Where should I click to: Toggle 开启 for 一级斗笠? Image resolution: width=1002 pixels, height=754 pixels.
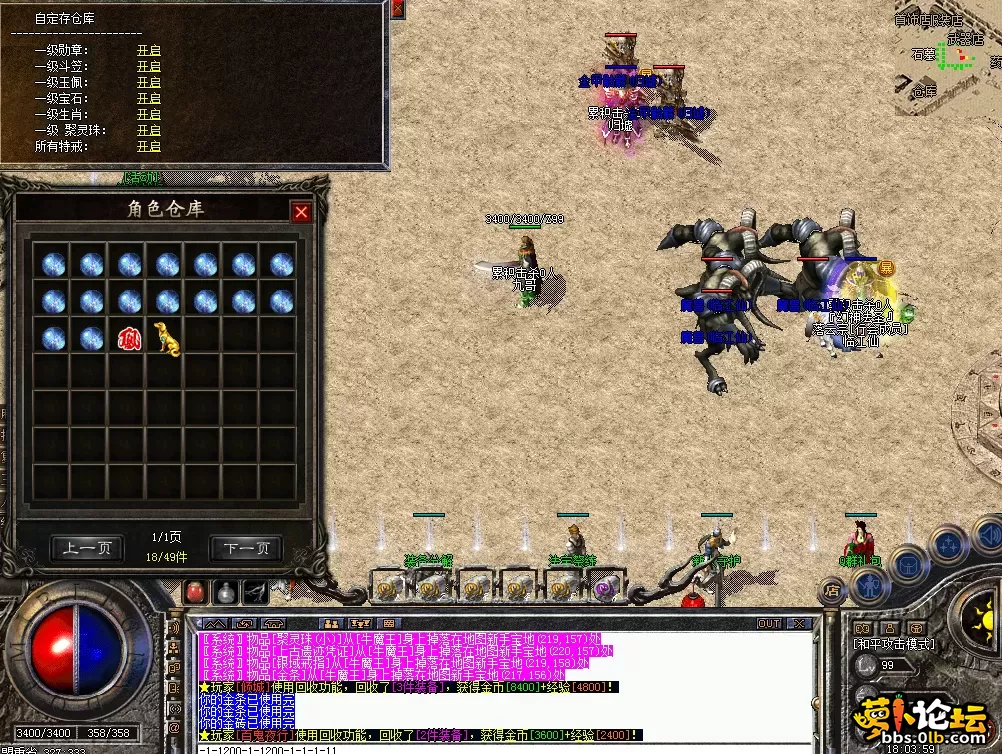click(x=149, y=66)
